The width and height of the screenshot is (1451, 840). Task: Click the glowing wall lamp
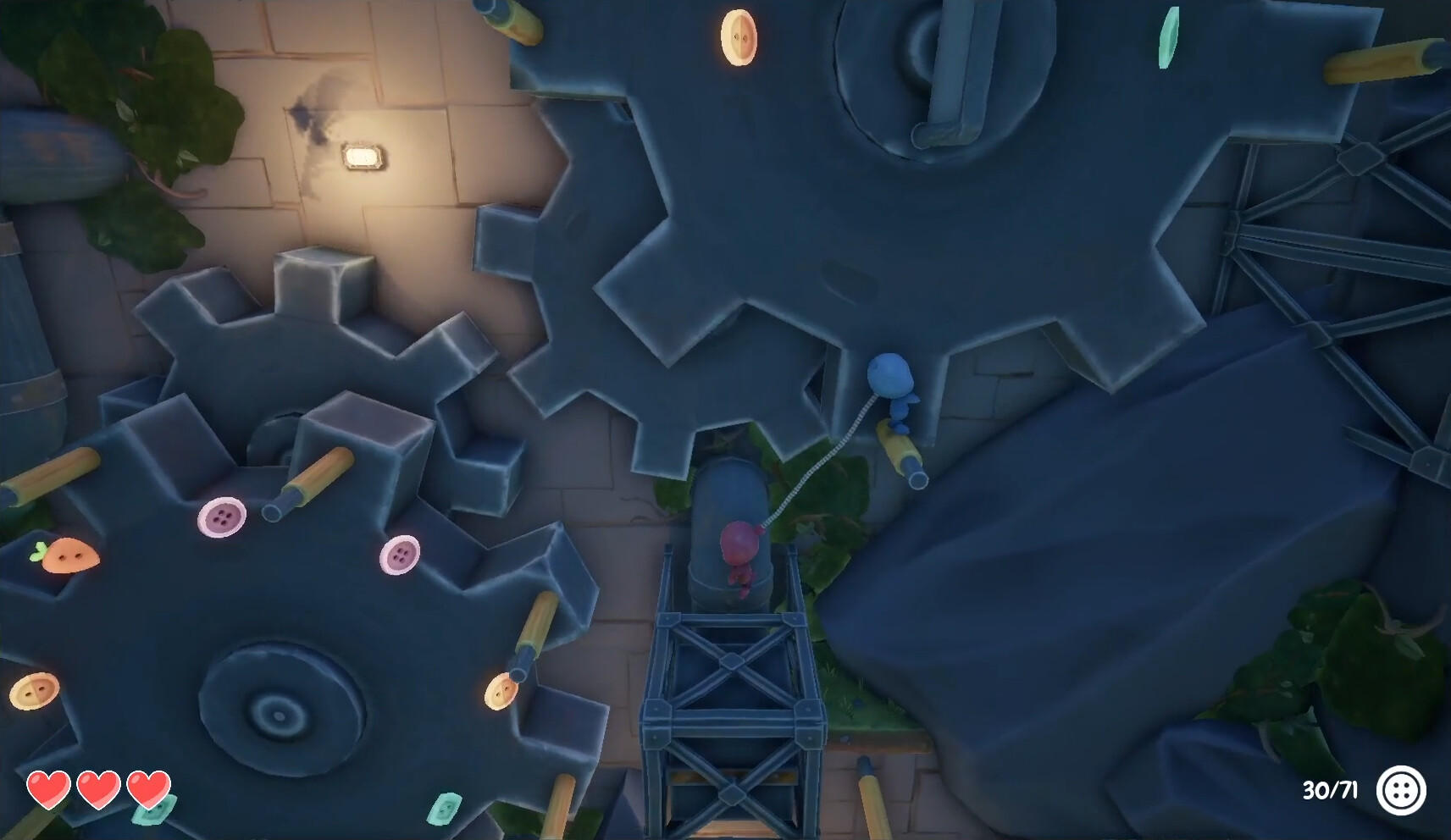click(x=363, y=157)
